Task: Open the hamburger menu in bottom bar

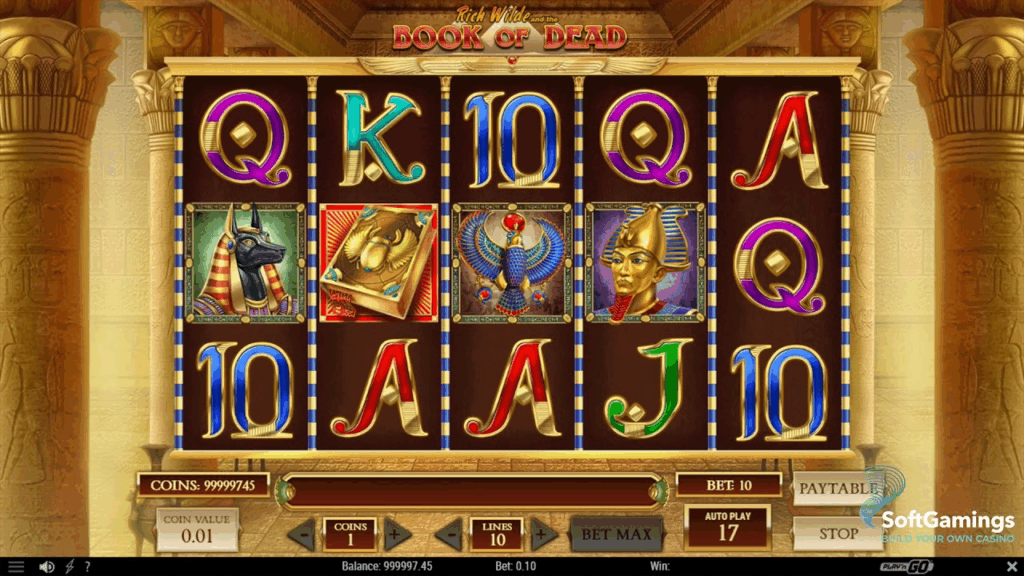Action: tap(16, 567)
